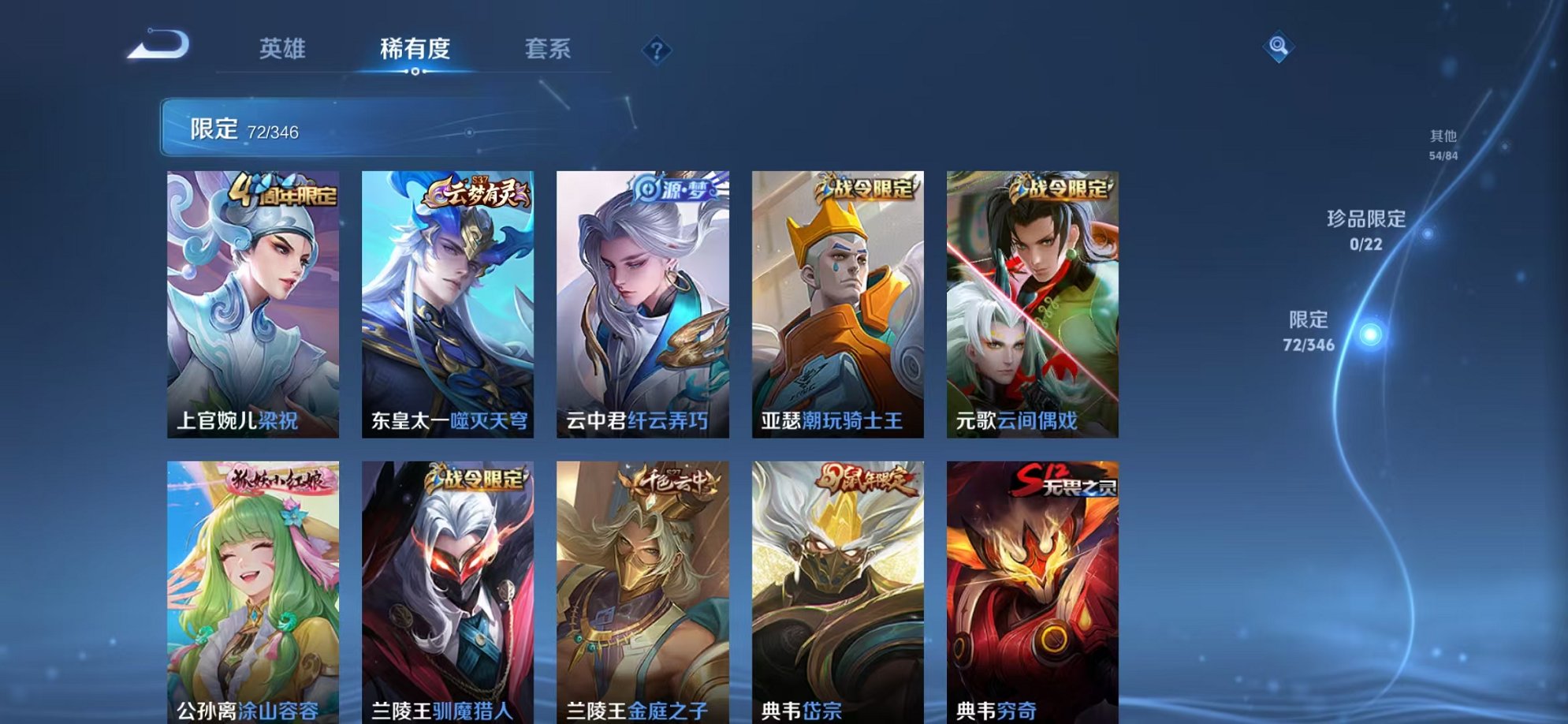Click the 其他 54/84 category on the right
1568x724 pixels.
[x=1443, y=143]
